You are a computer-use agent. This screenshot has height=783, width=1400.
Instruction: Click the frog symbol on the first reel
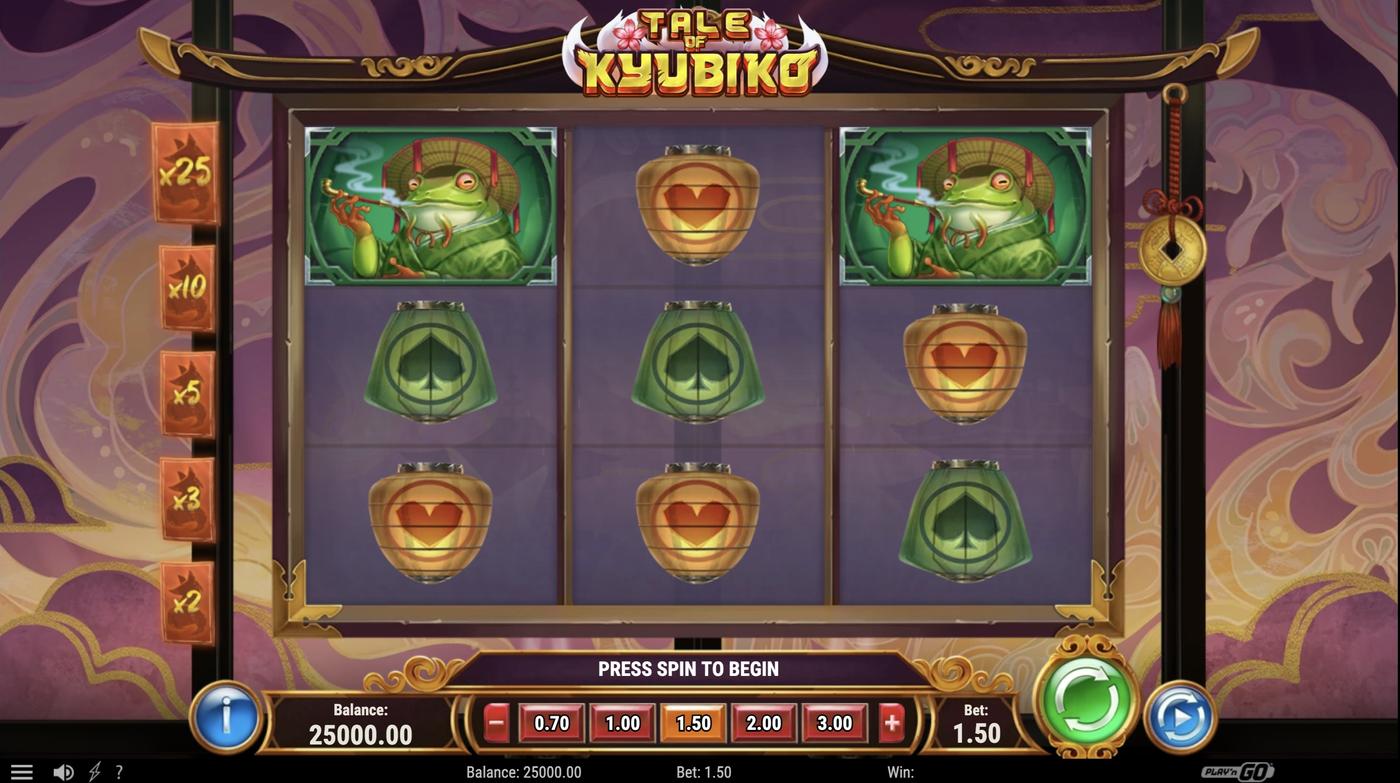432,203
